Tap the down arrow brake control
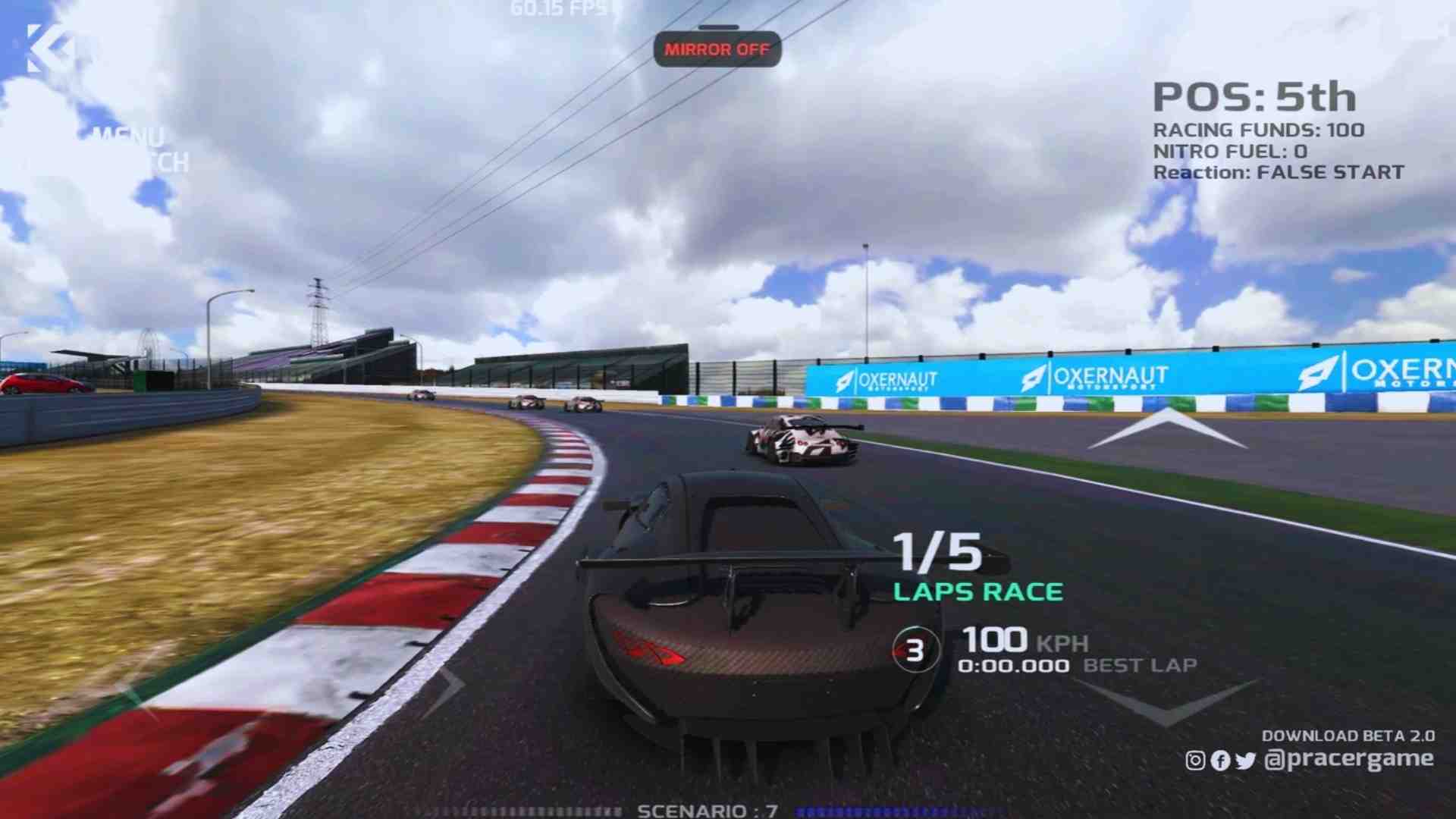 tap(1166, 701)
